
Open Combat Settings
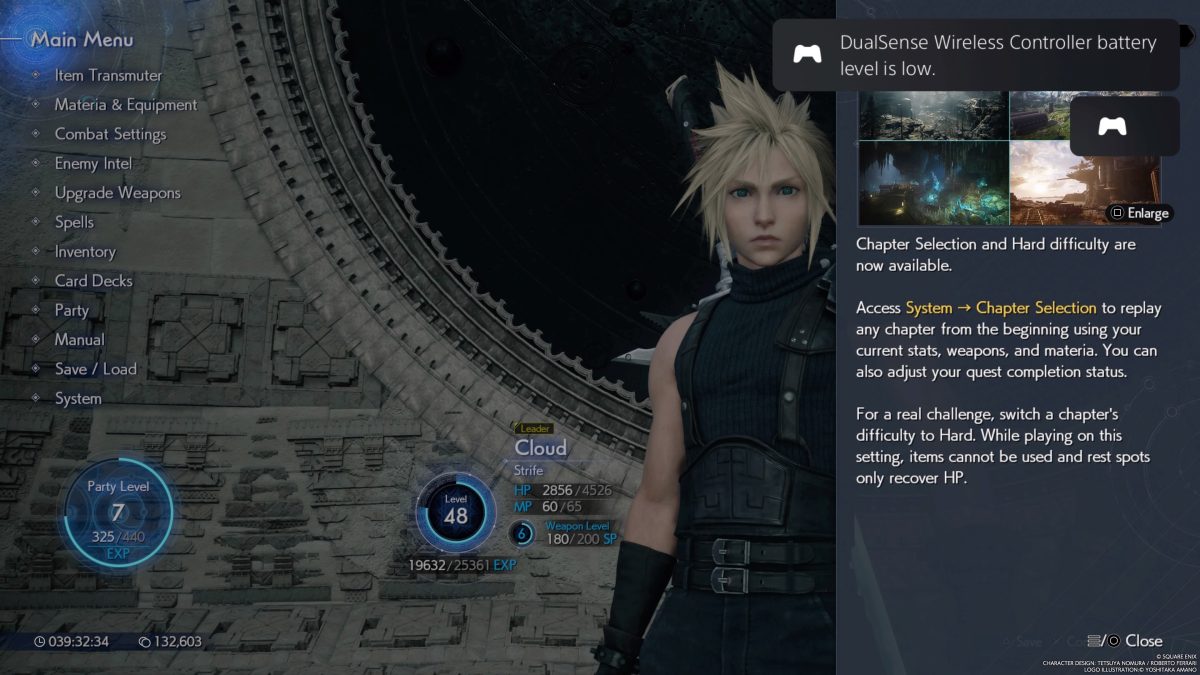tap(110, 134)
